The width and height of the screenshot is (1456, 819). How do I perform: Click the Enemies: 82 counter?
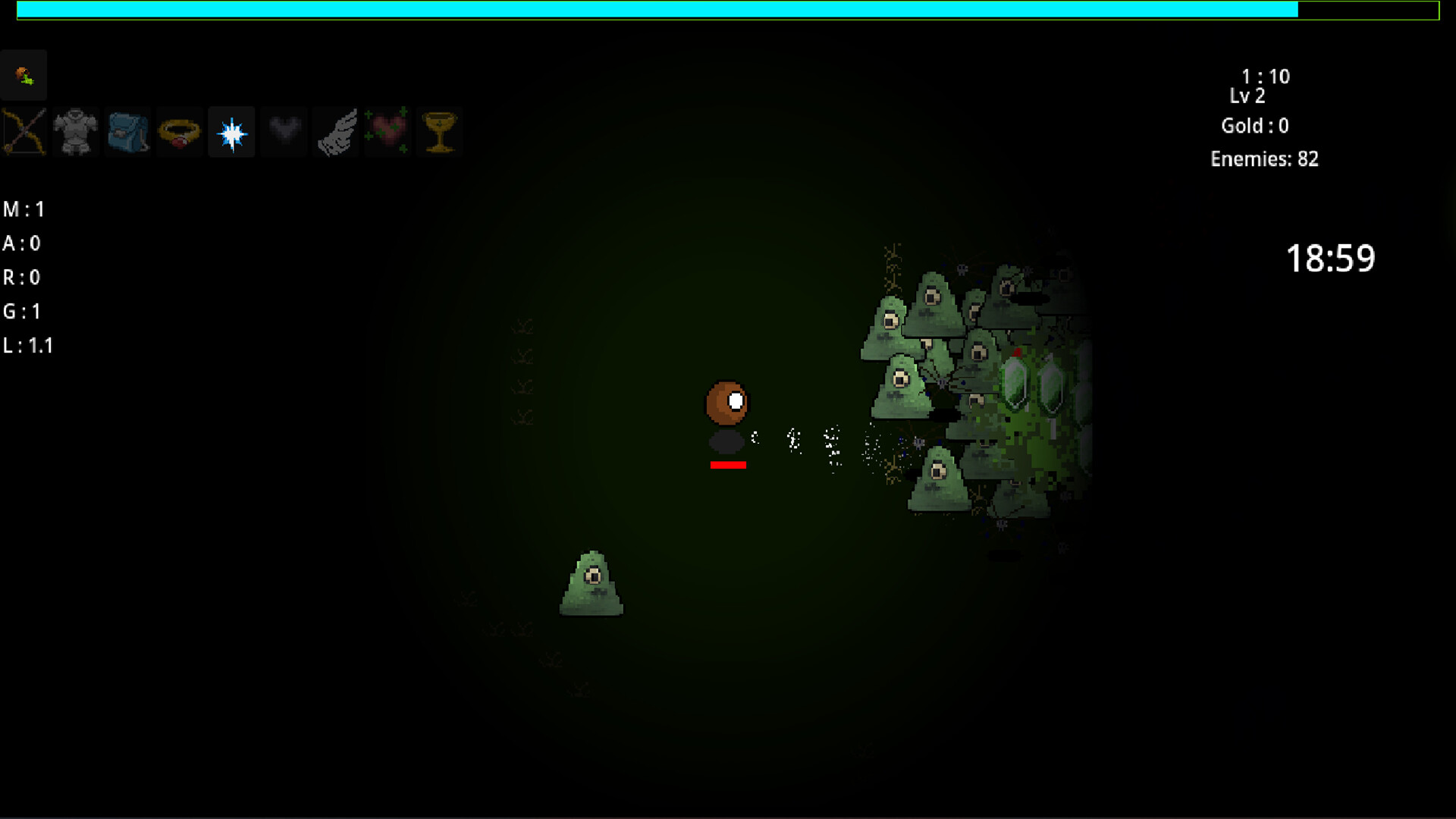point(1265,159)
